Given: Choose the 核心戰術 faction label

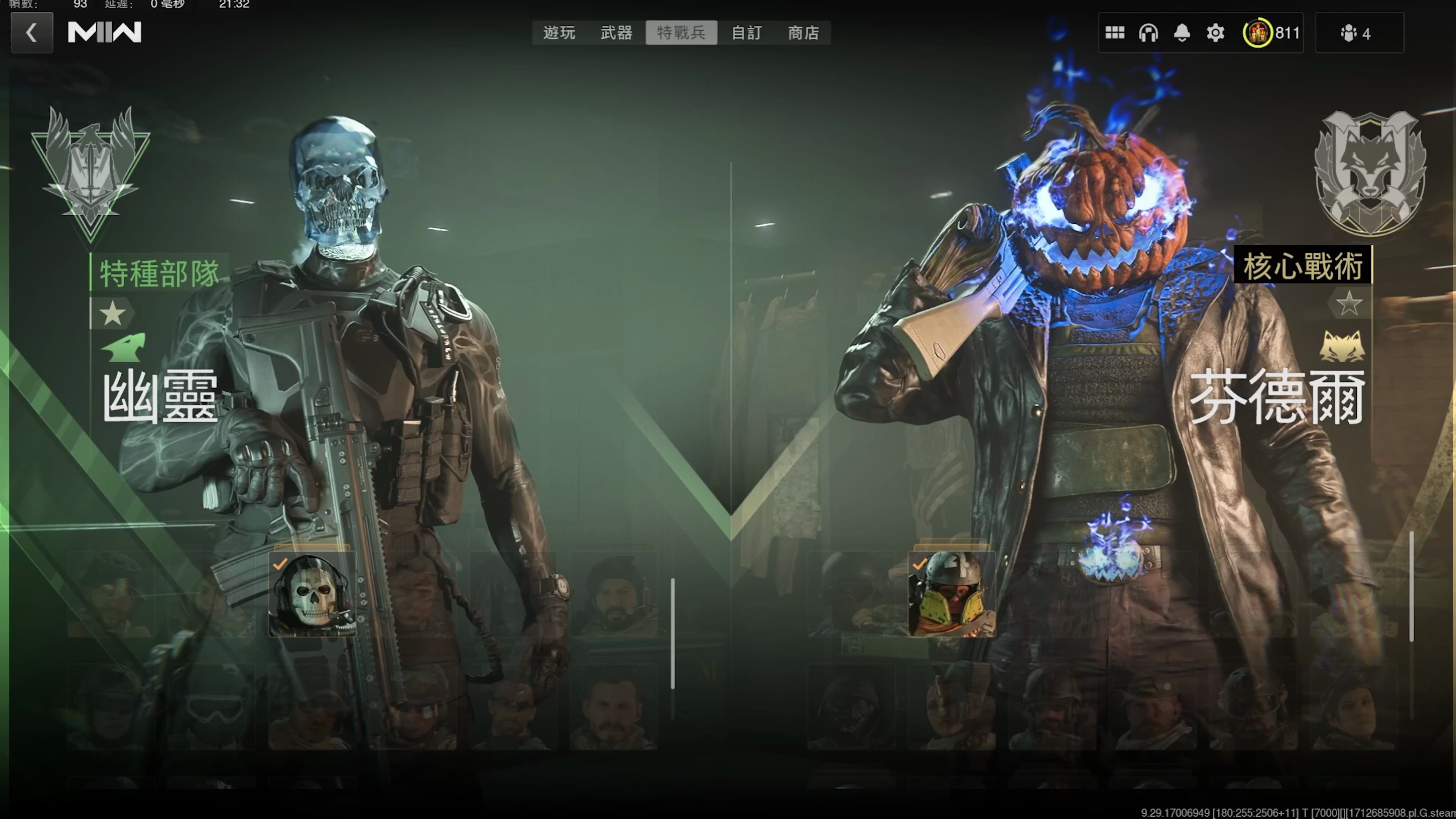Looking at the screenshot, I should coord(1303,266).
